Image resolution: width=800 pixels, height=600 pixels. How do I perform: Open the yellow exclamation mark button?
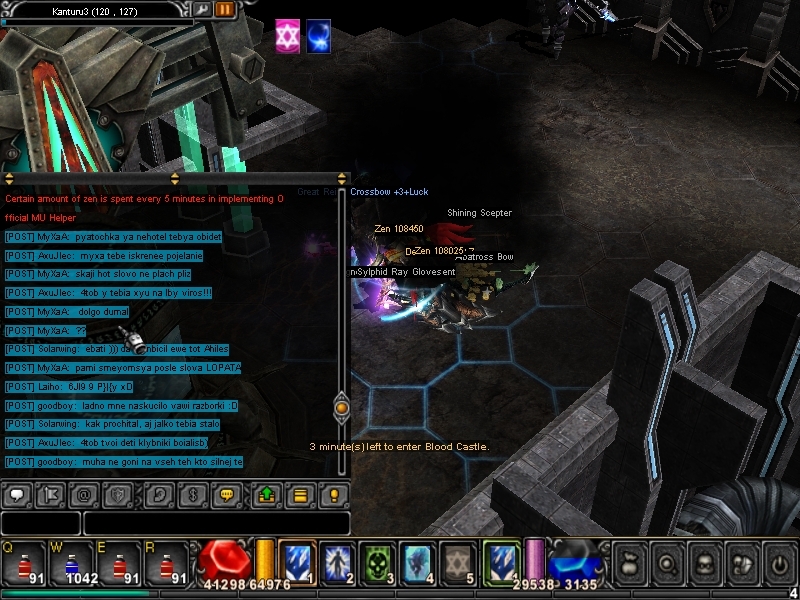point(335,494)
